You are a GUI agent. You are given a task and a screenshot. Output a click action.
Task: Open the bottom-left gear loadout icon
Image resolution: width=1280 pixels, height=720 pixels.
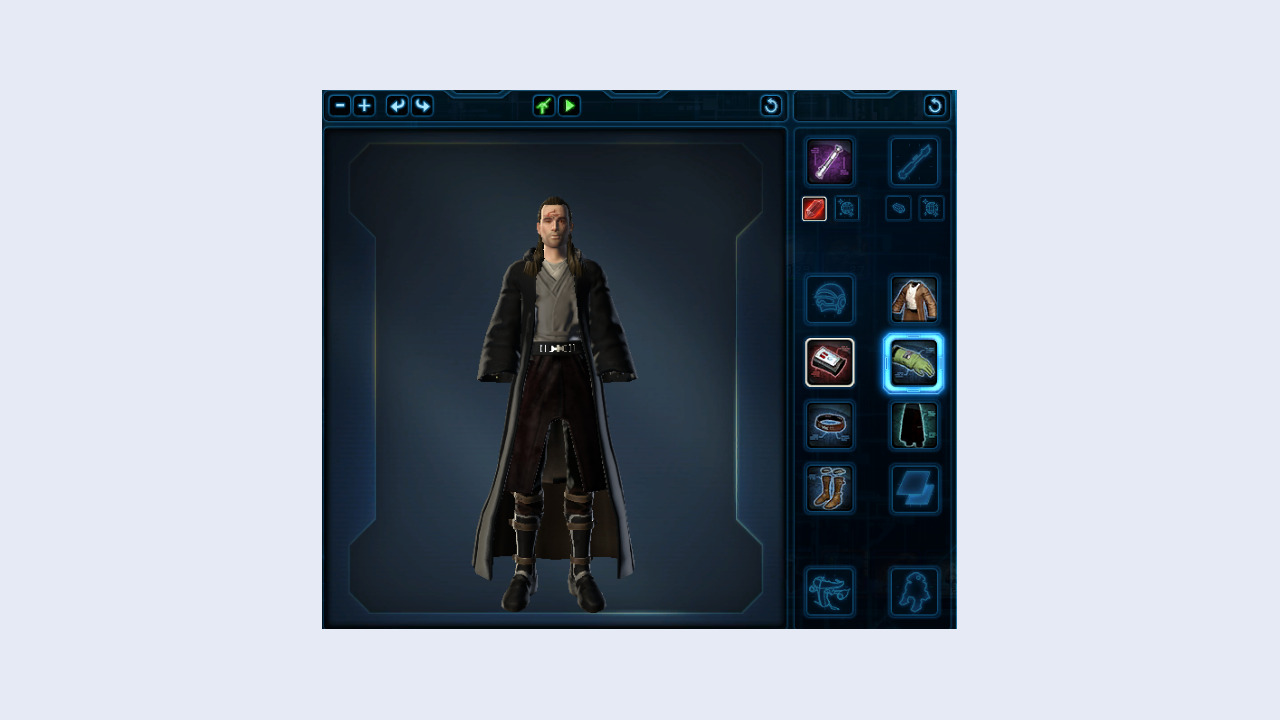(x=830, y=591)
